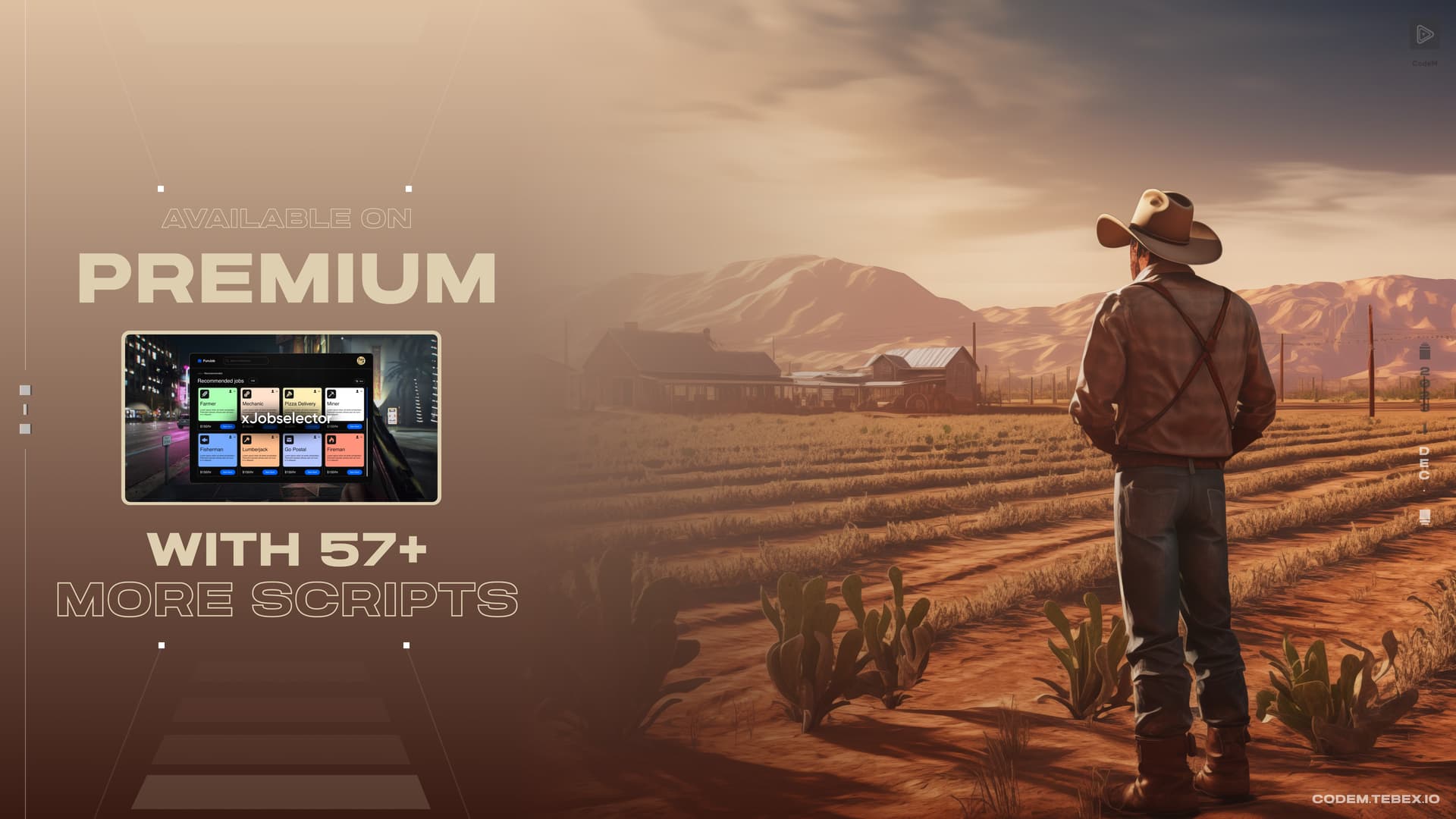Screen dimensions: 1456x819
Task: Open the profile avatar account menu
Action: tap(361, 361)
